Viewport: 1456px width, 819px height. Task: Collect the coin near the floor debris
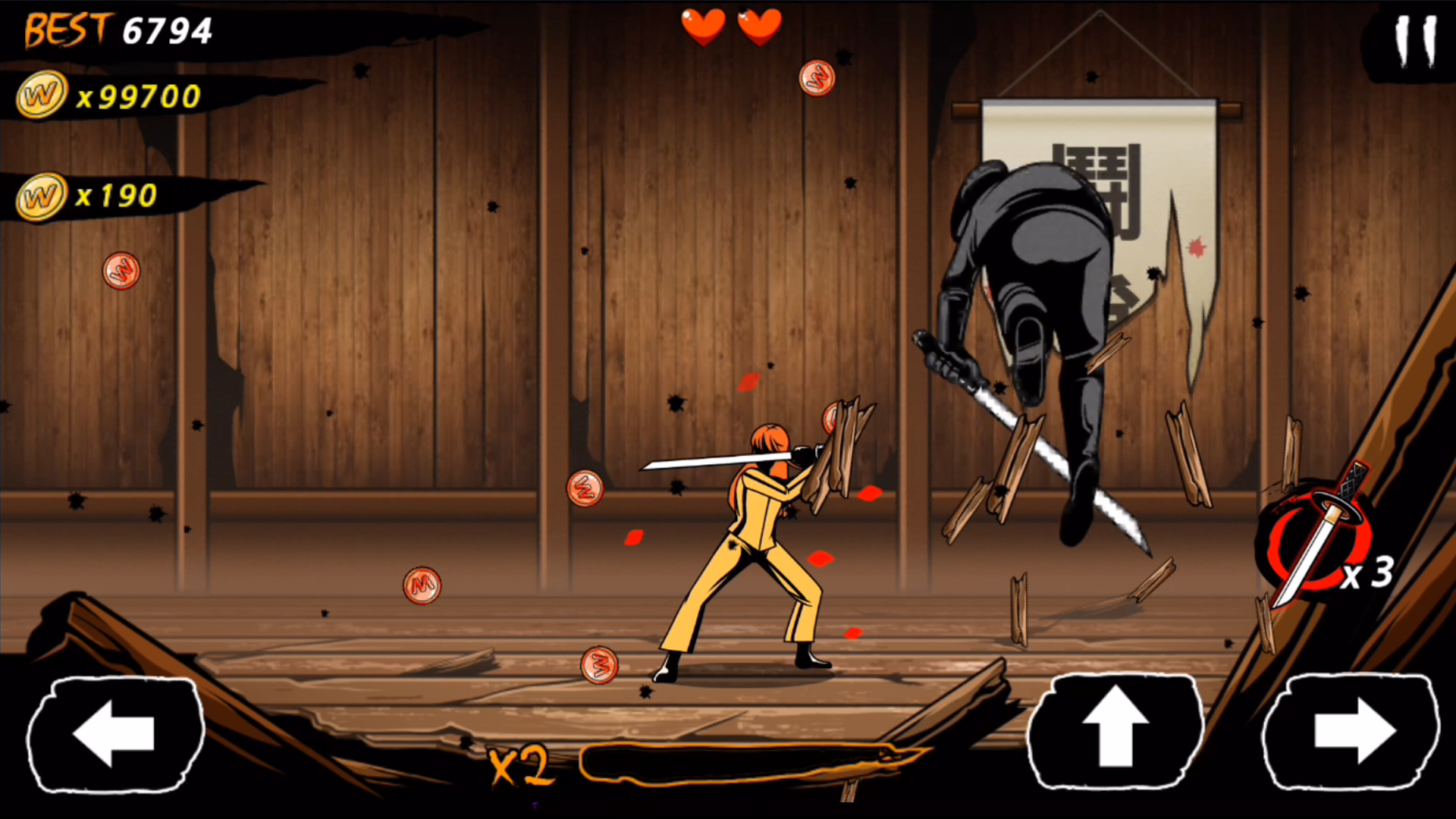598,665
